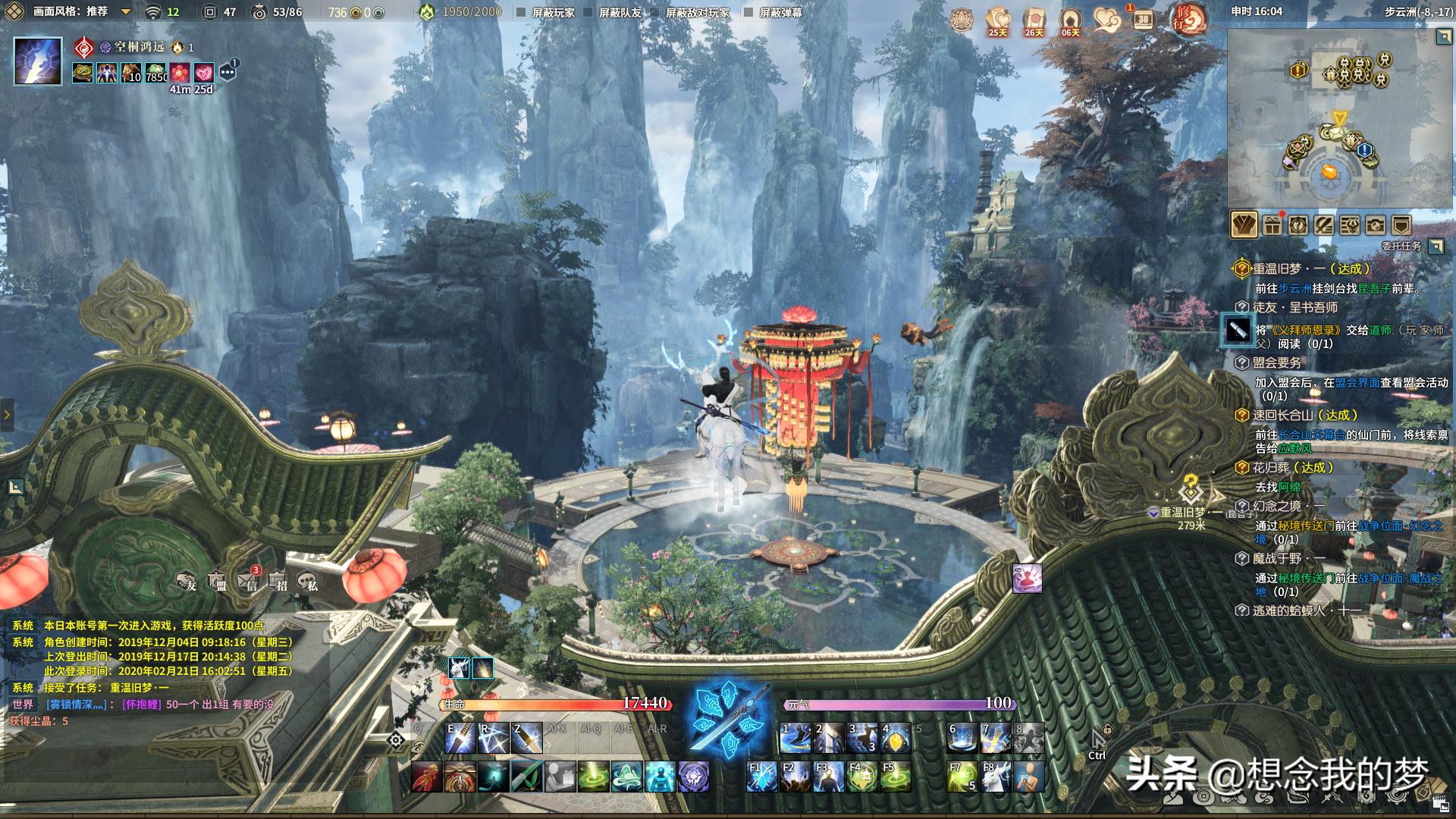Use the white deer mount skill F8
Viewport: 1456px width, 819px height.
995,777
